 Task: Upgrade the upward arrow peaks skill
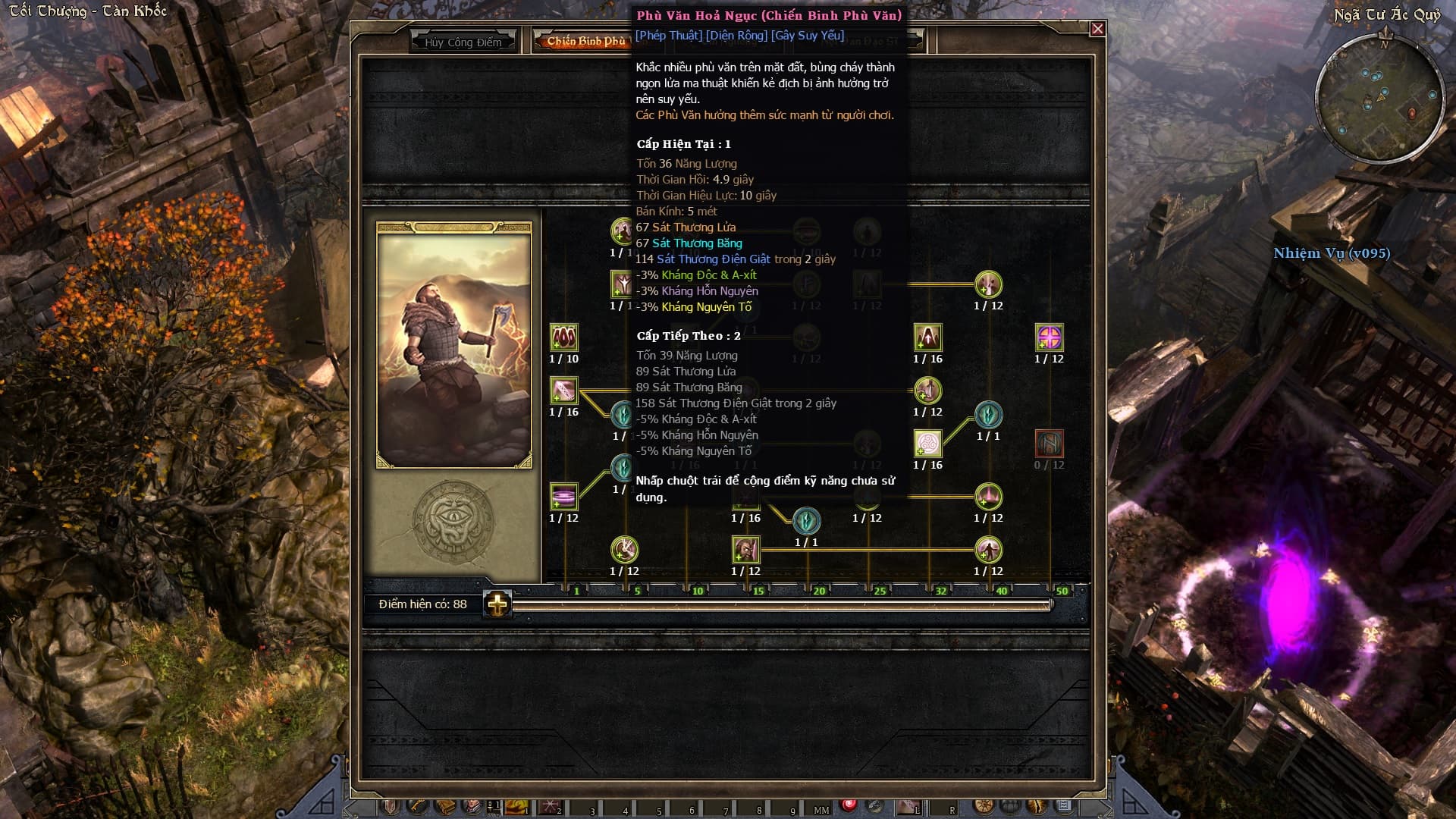(927, 337)
